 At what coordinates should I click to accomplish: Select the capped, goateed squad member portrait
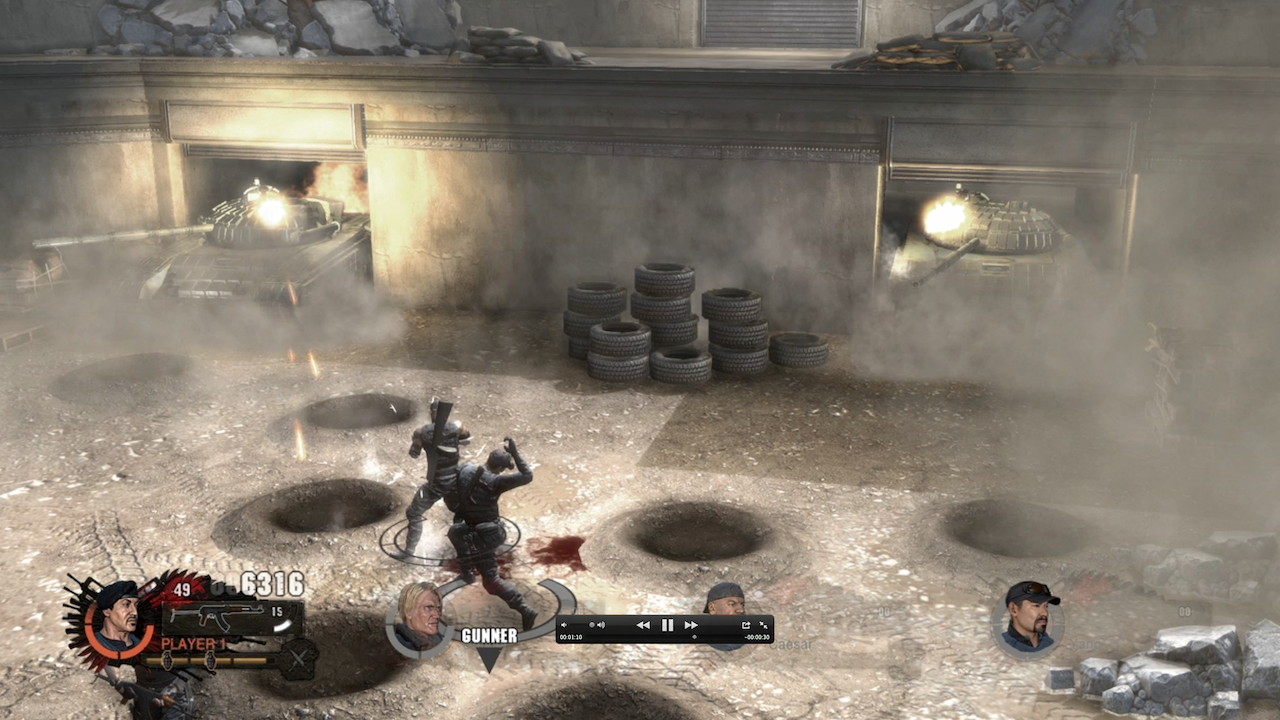coord(1029,616)
